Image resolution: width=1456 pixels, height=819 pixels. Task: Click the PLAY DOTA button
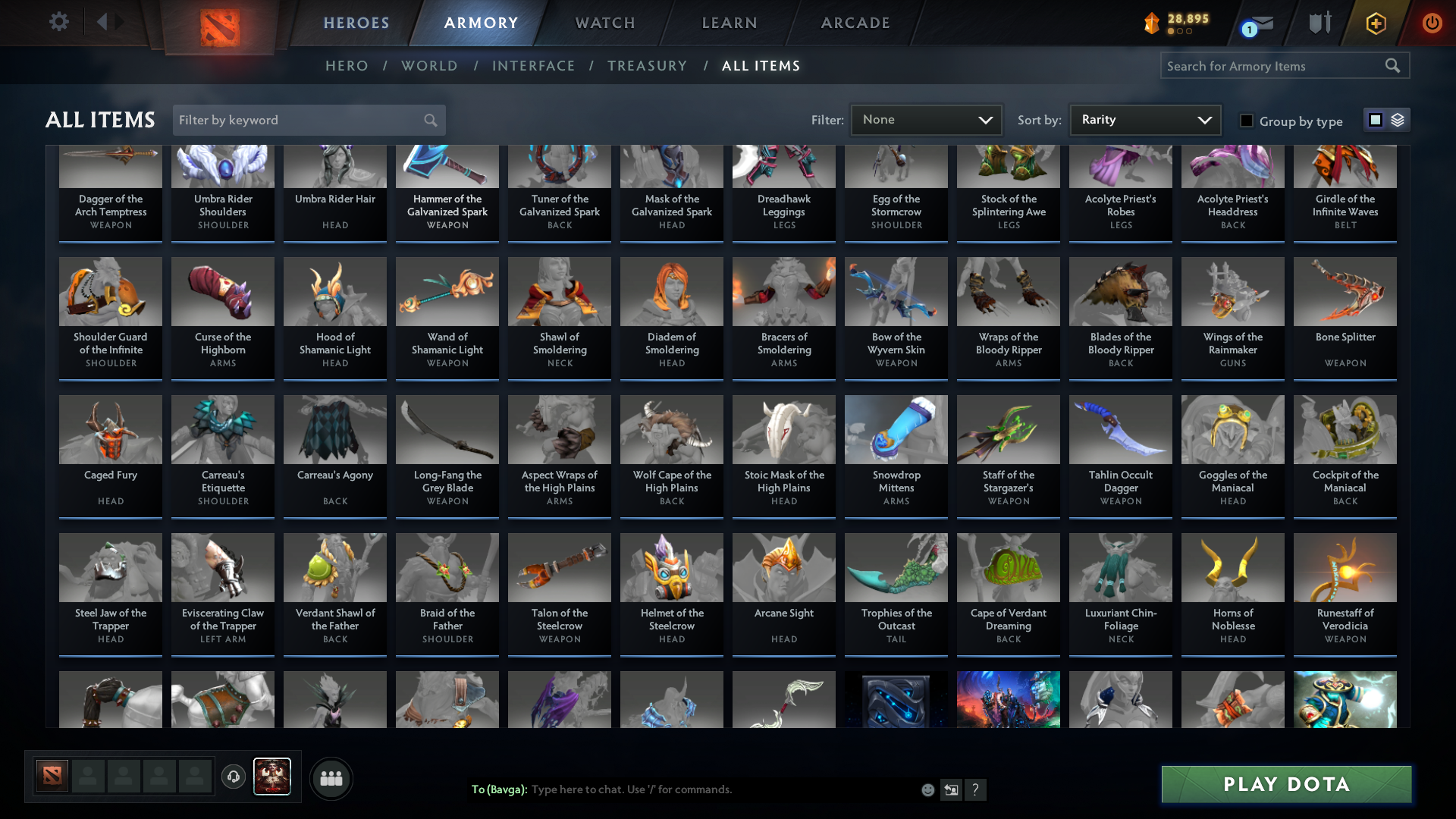(x=1285, y=784)
